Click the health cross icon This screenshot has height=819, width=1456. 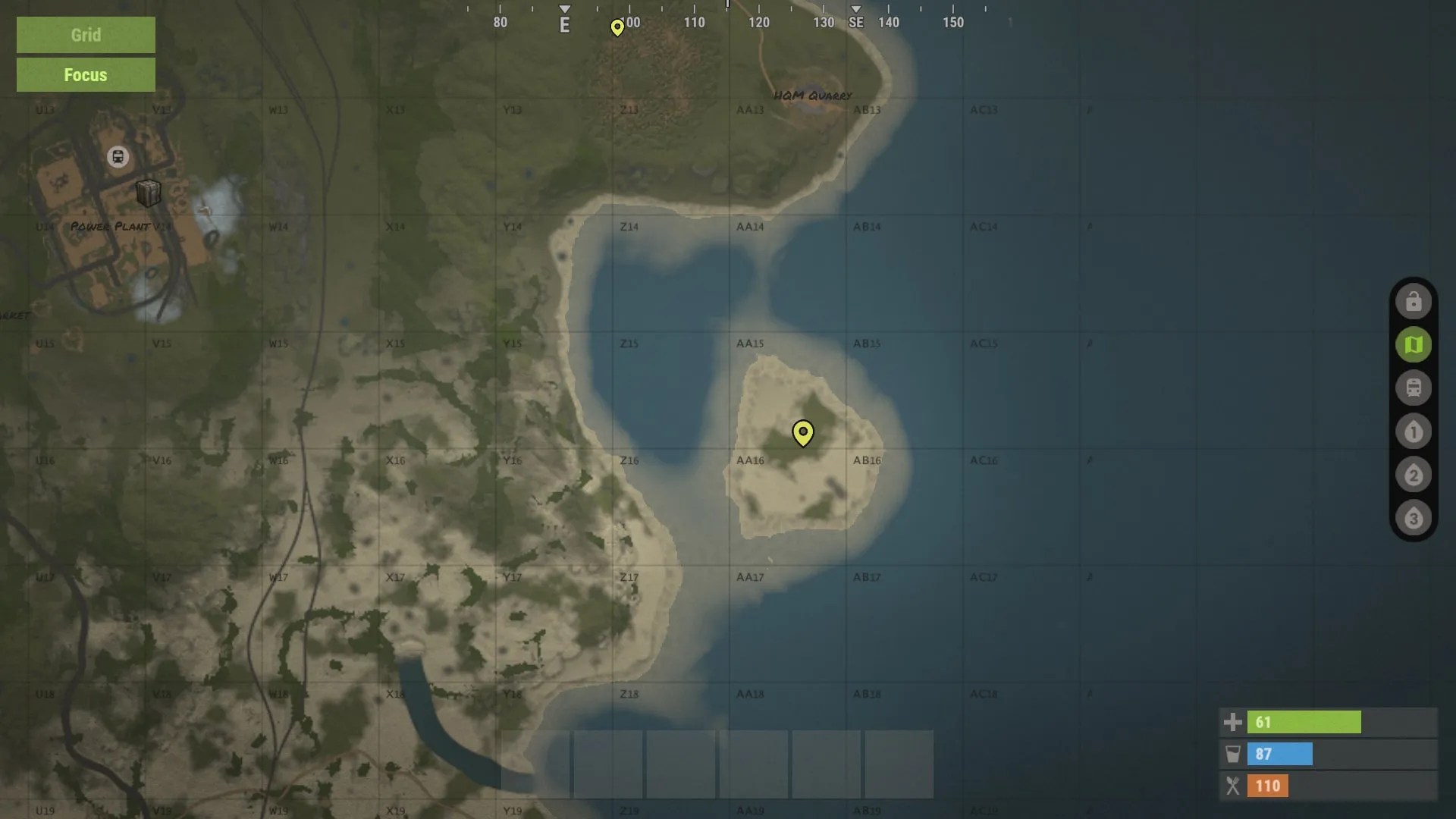[1234, 722]
